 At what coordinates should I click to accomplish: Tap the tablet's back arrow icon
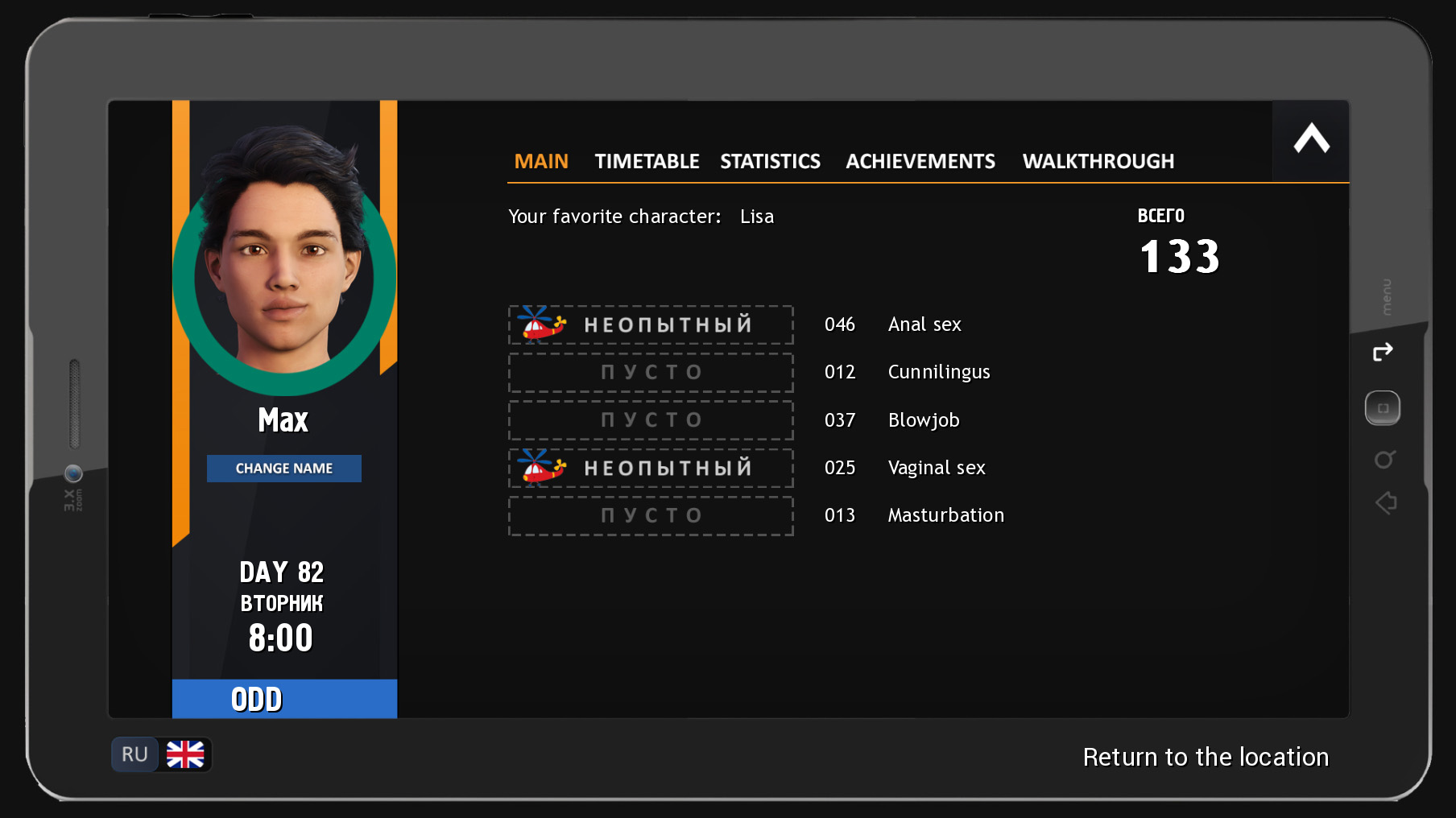tap(1386, 503)
